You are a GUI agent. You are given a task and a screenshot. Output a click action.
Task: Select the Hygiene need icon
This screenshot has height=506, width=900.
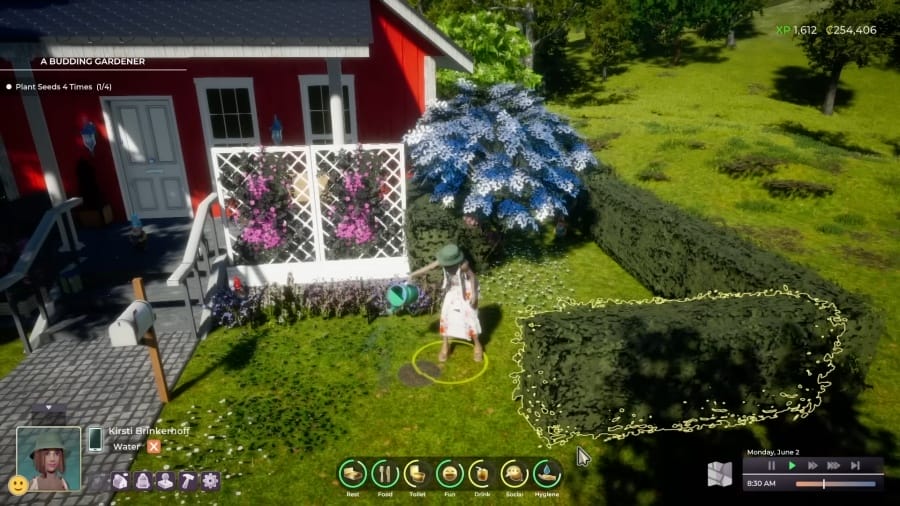pyautogui.click(x=547, y=473)
